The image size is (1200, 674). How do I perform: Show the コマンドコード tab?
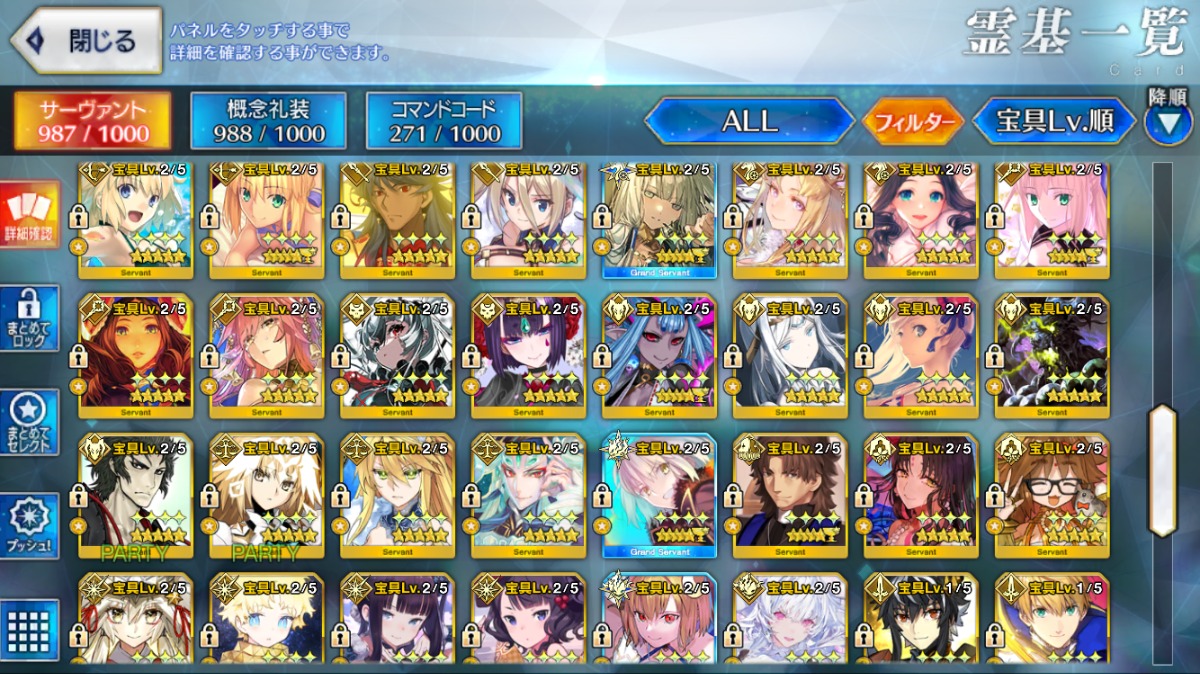point(443,122)
